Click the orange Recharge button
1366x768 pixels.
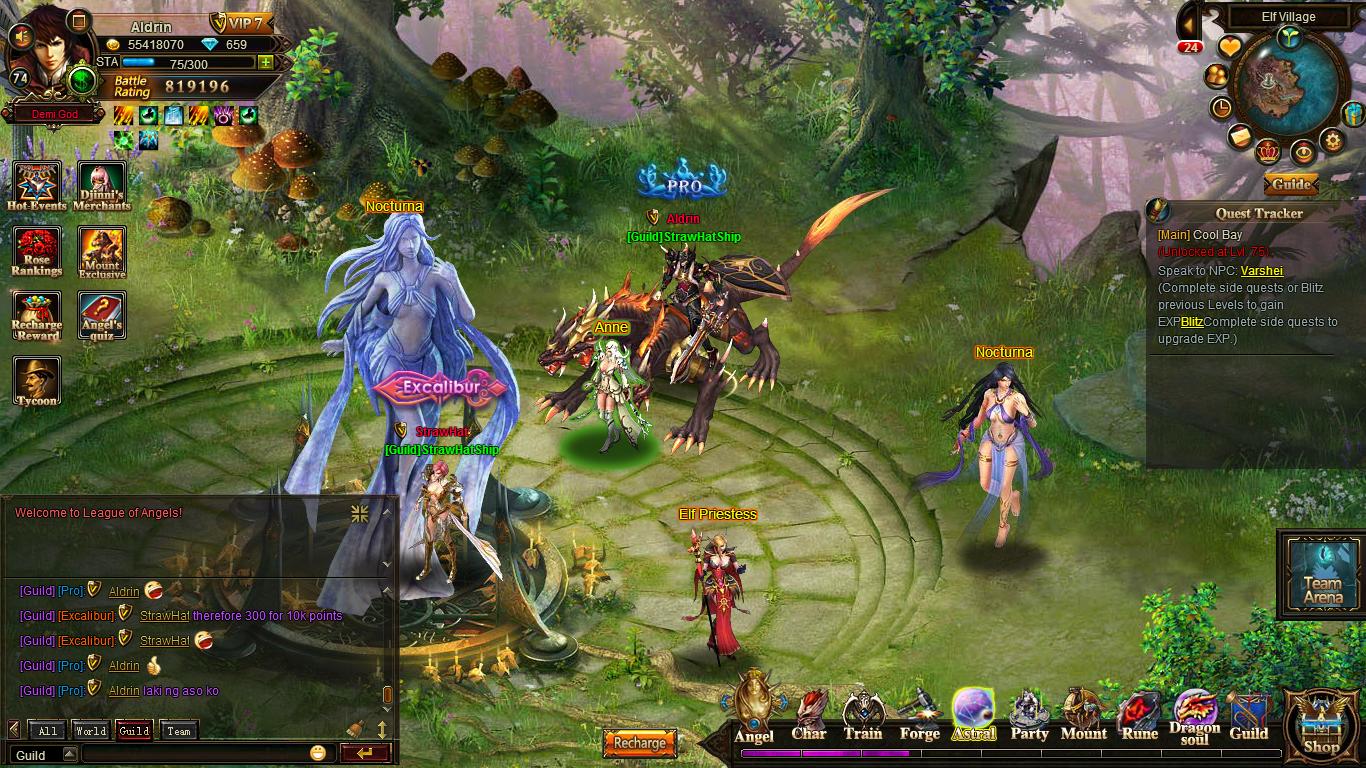(x=640, y=743)
